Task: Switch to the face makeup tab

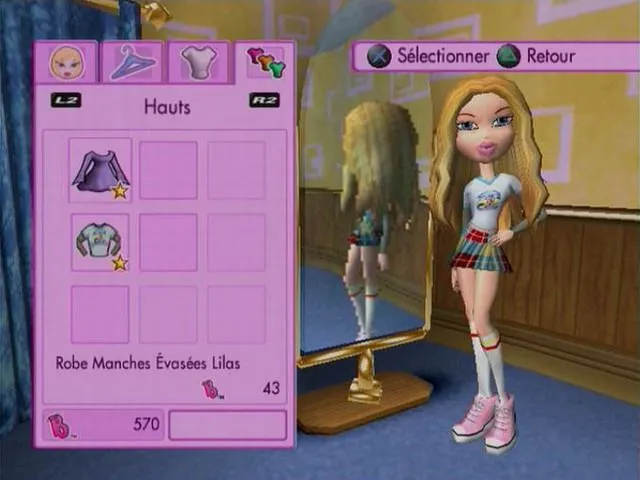Action: [x=67, y=63]
